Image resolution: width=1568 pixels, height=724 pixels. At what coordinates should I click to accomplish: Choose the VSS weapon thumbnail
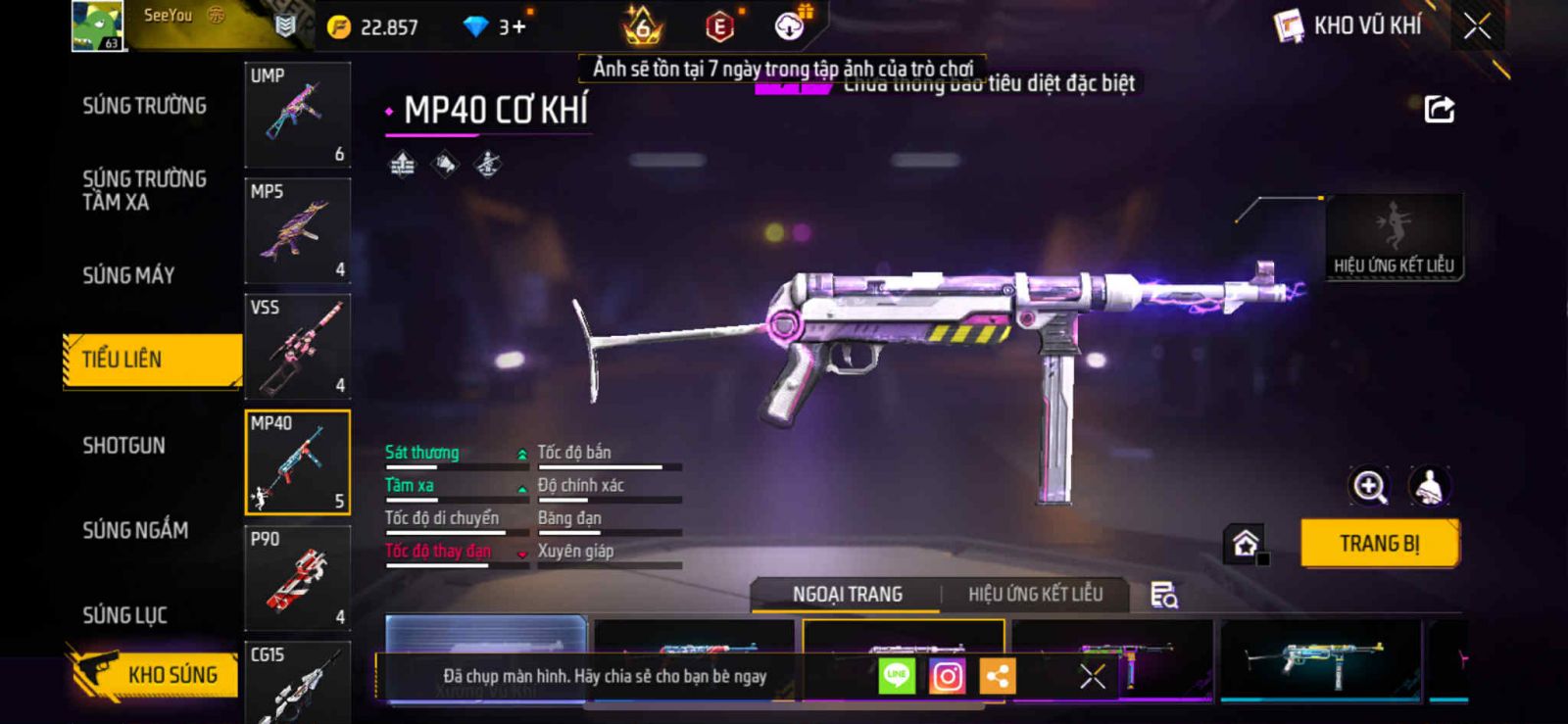click(x=297, y=347)
